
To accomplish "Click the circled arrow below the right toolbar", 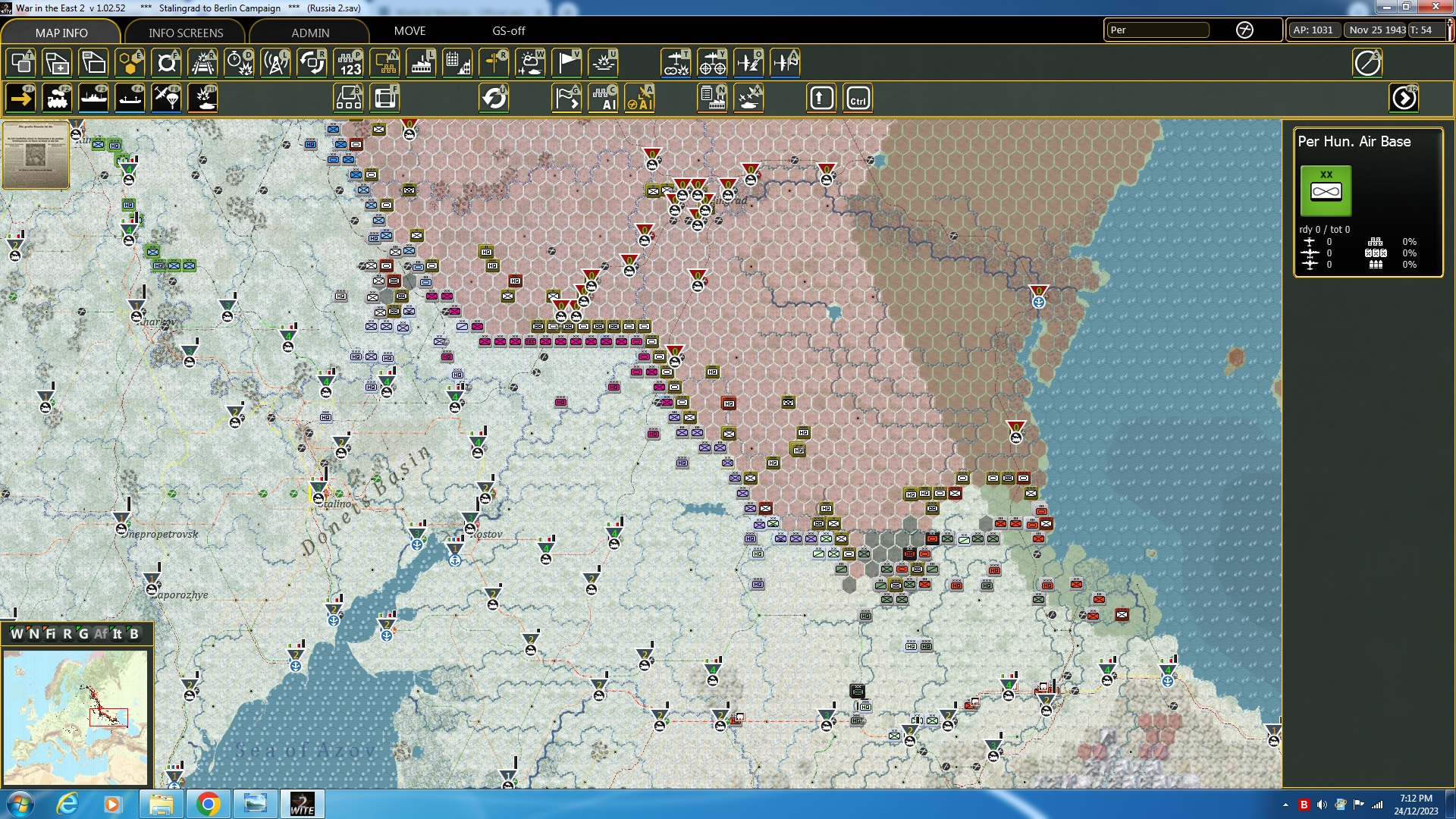I will coord(1405,98).
